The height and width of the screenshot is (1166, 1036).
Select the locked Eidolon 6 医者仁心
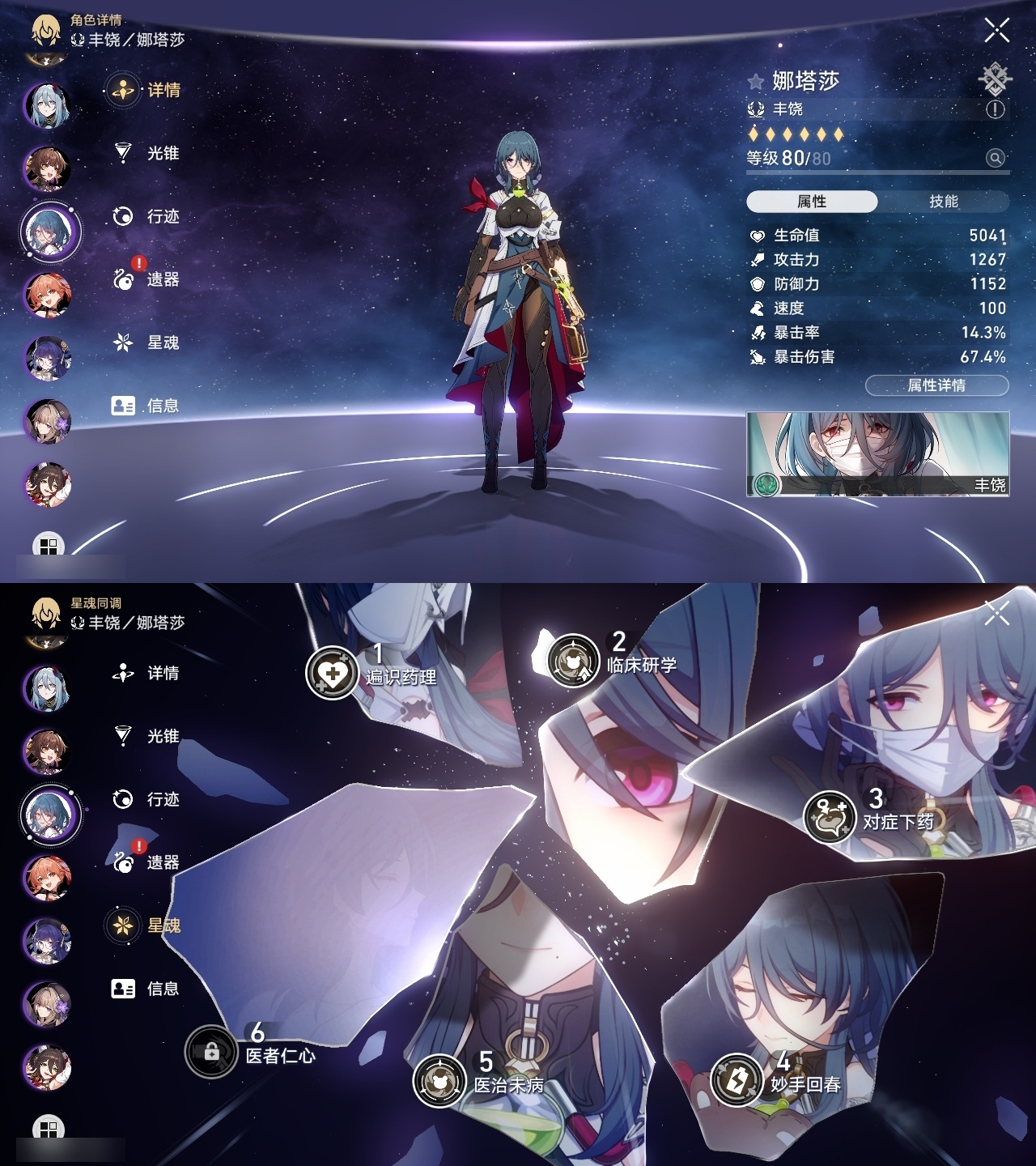[x=212, y=1053]
